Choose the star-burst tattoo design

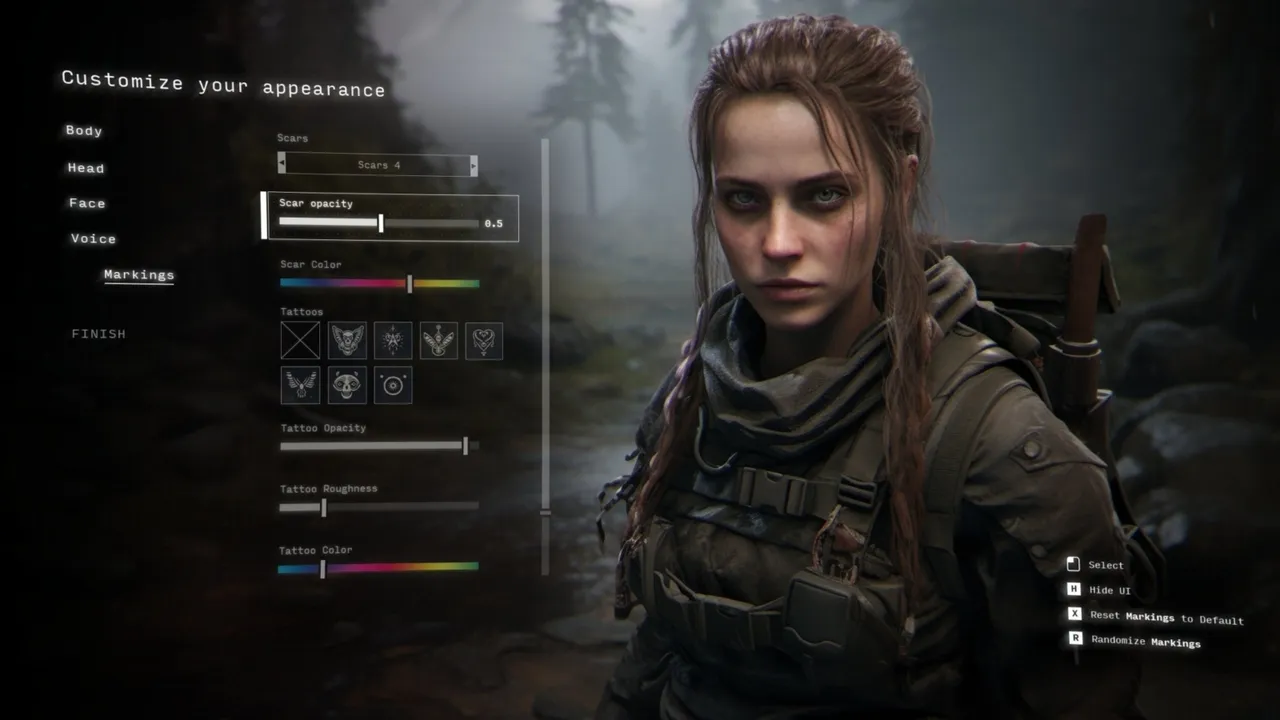(393, 340)
